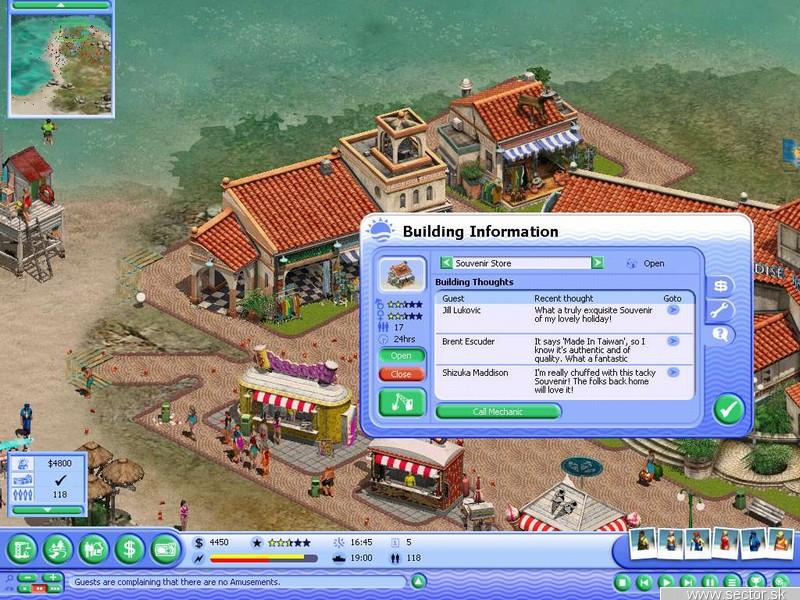Expand the message bar with the up arrow
Viewport: 800px width, 600px height.
(419, 581)
